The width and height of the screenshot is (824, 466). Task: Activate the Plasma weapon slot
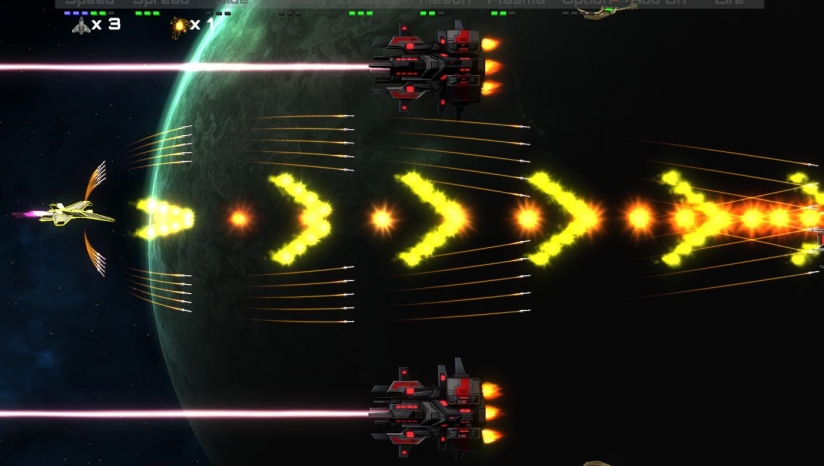[x=516, y=3]
